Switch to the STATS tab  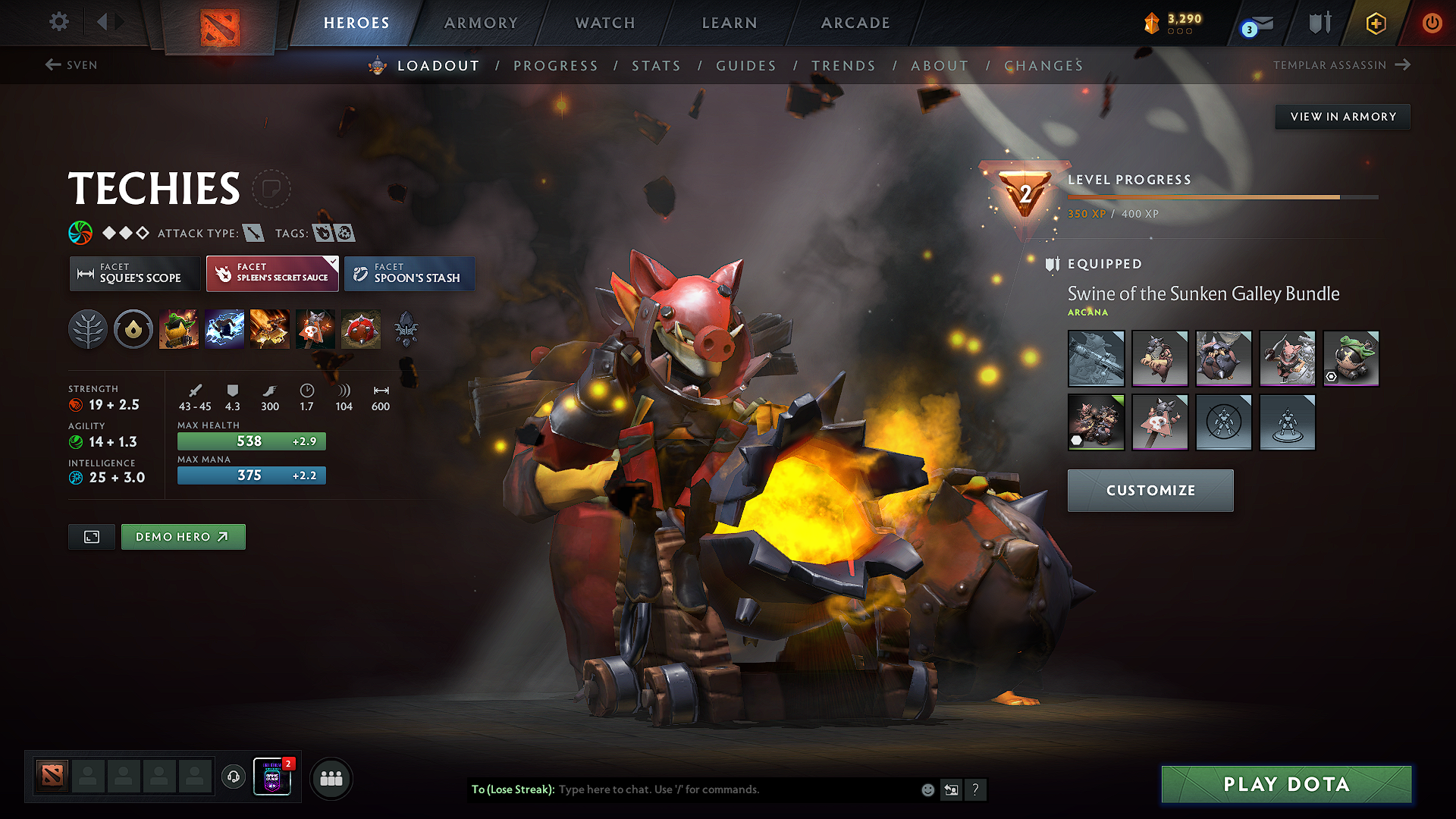coord(657,66)
